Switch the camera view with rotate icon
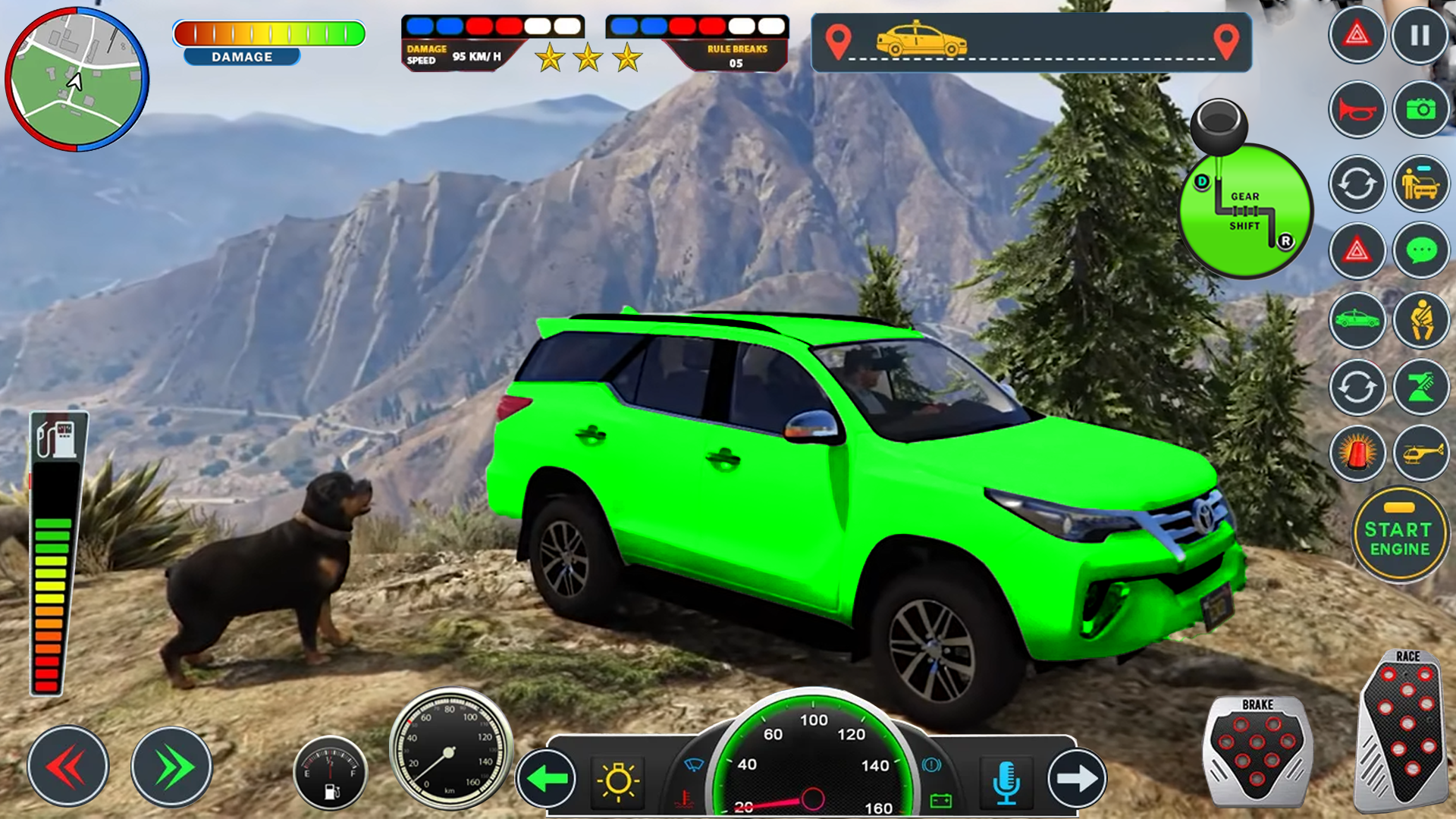 click(1357, 184)
